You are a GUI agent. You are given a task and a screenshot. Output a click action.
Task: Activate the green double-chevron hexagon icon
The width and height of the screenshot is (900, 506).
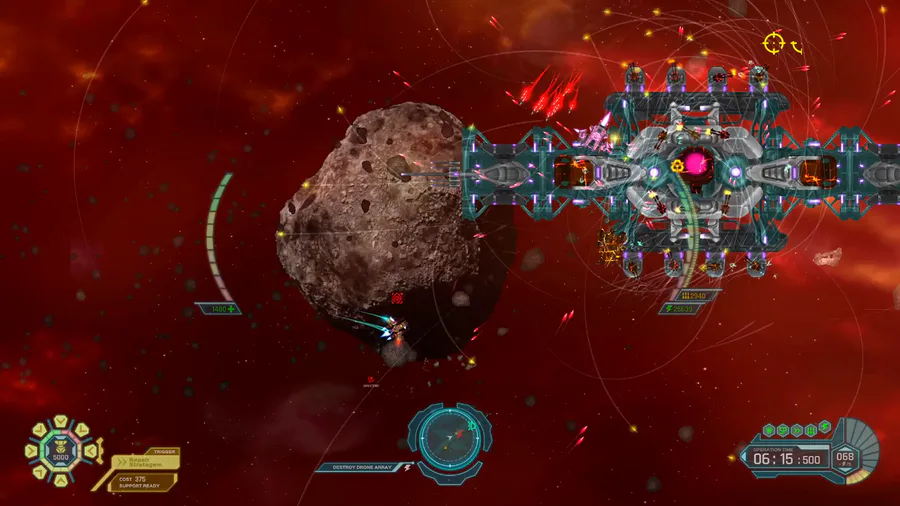pos(797,430)
